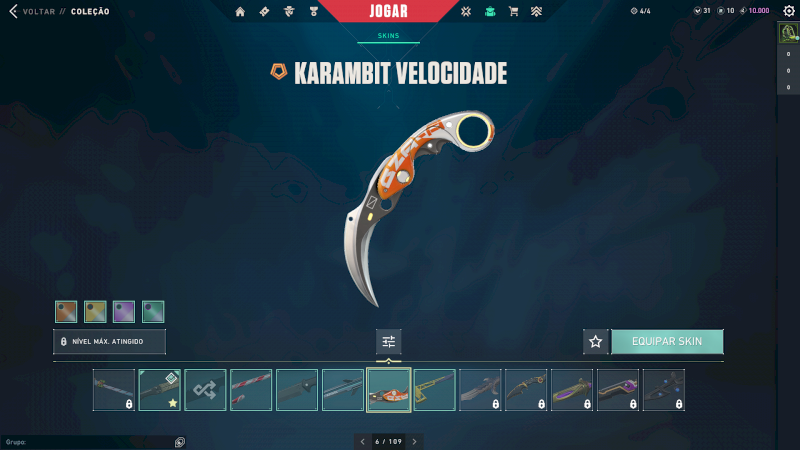Select the orange color variant swatch

66,311
